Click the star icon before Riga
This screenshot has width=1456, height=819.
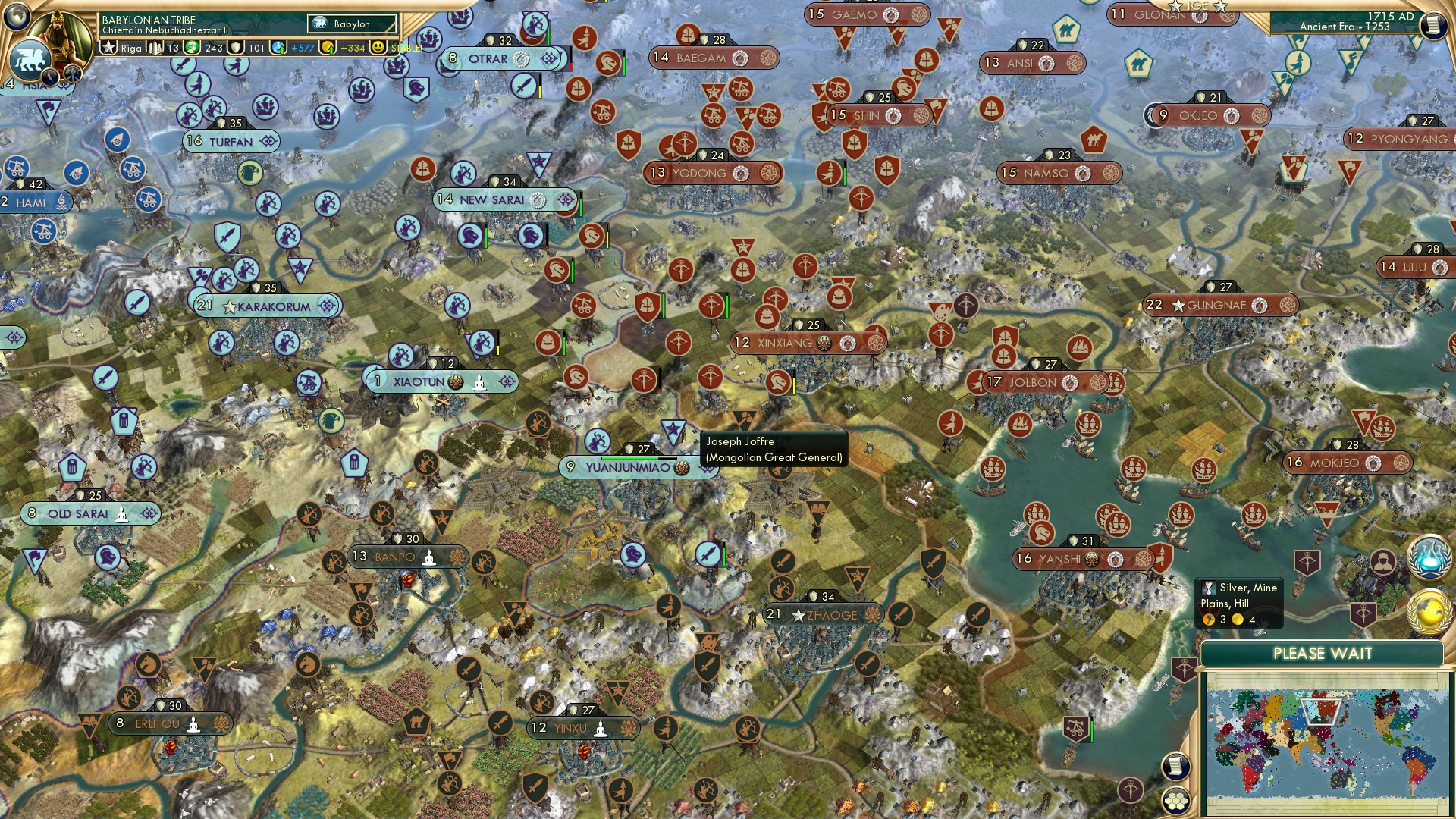[108, 47]
